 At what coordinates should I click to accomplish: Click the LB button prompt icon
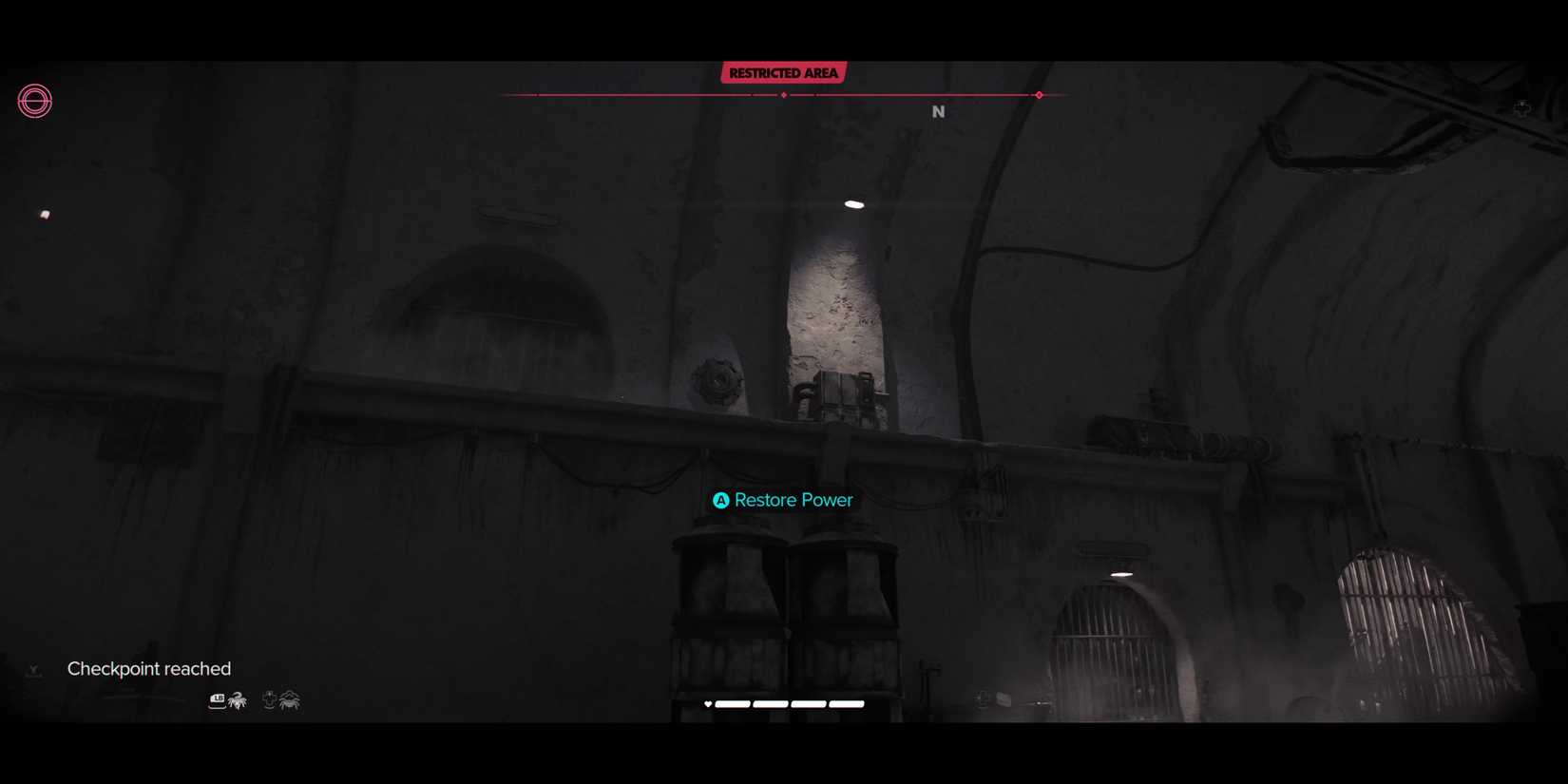(217, 699)
